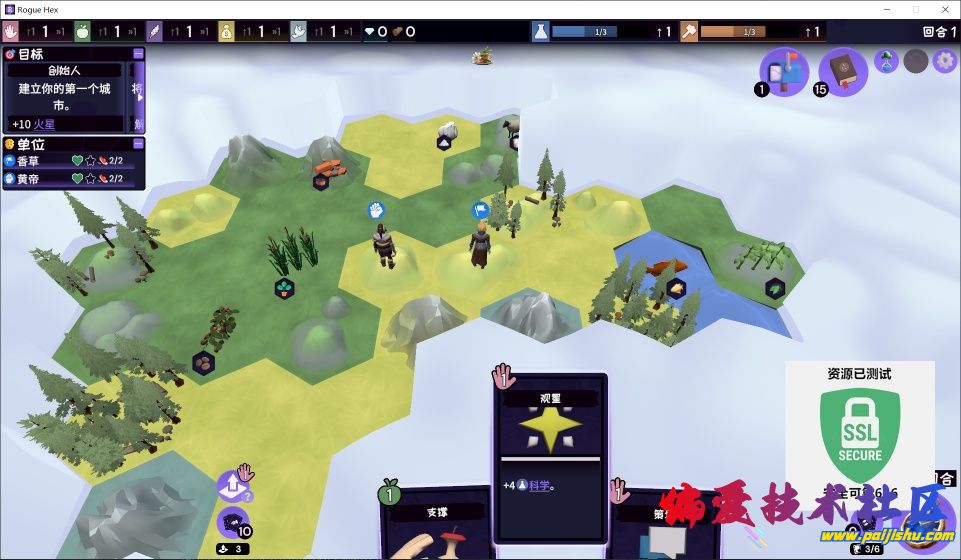Collapse the 单位 units panel

click(138, 144)
